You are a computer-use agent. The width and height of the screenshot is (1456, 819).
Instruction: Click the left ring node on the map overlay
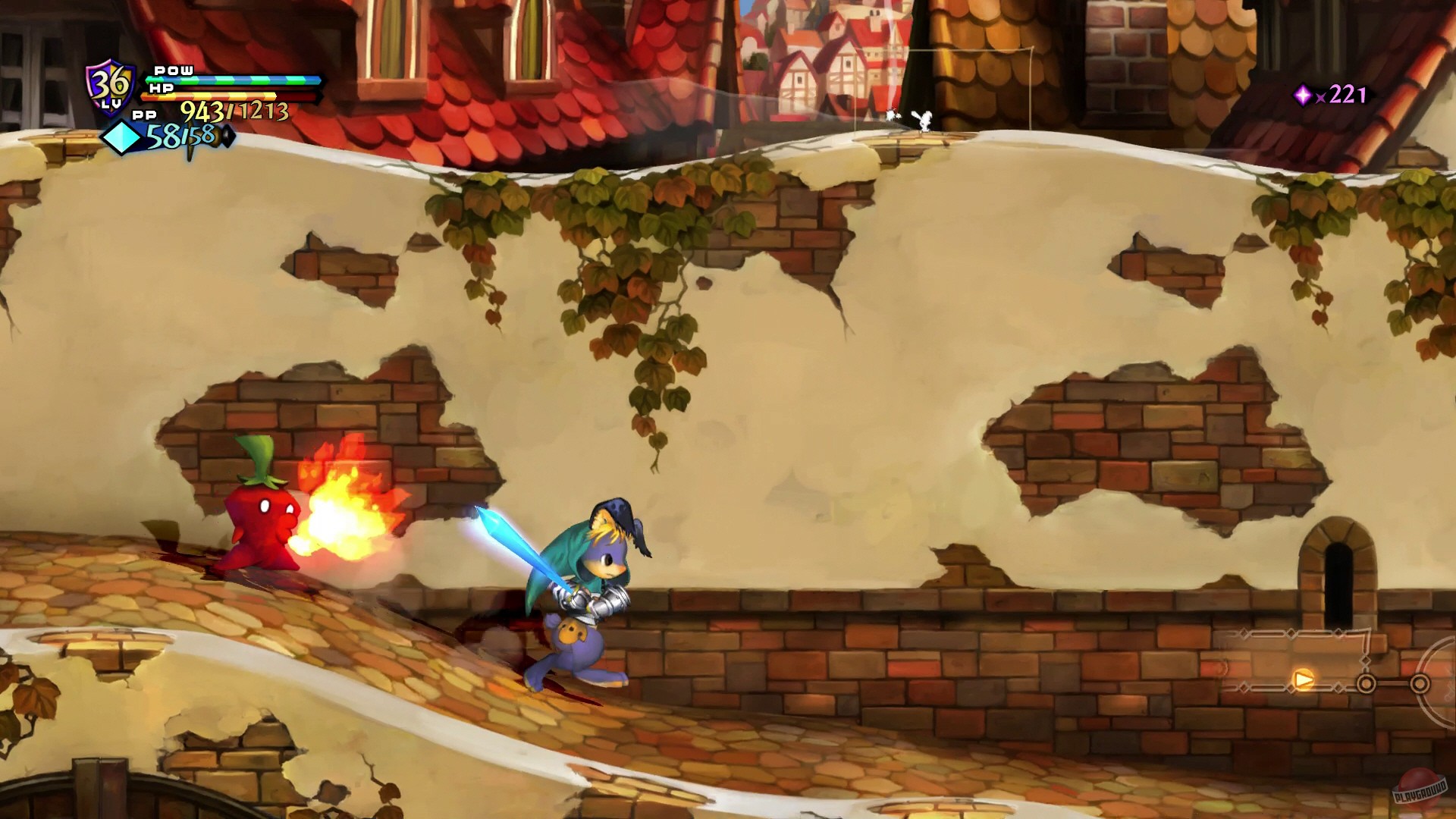(x=1367, y=685)
